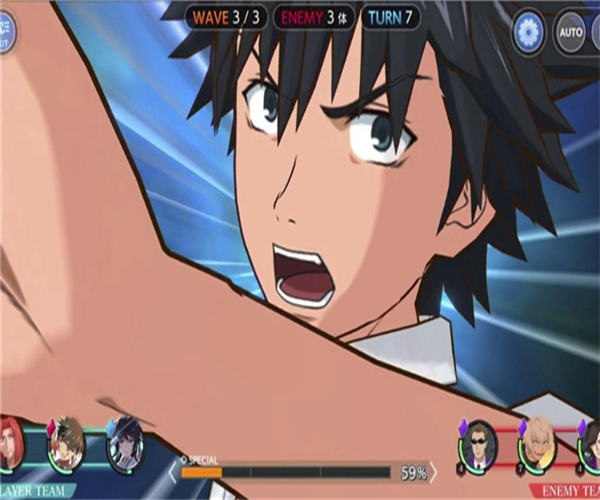Select the brown-haired player team portrait
This screenshot has width=600, height=500.
67,442
